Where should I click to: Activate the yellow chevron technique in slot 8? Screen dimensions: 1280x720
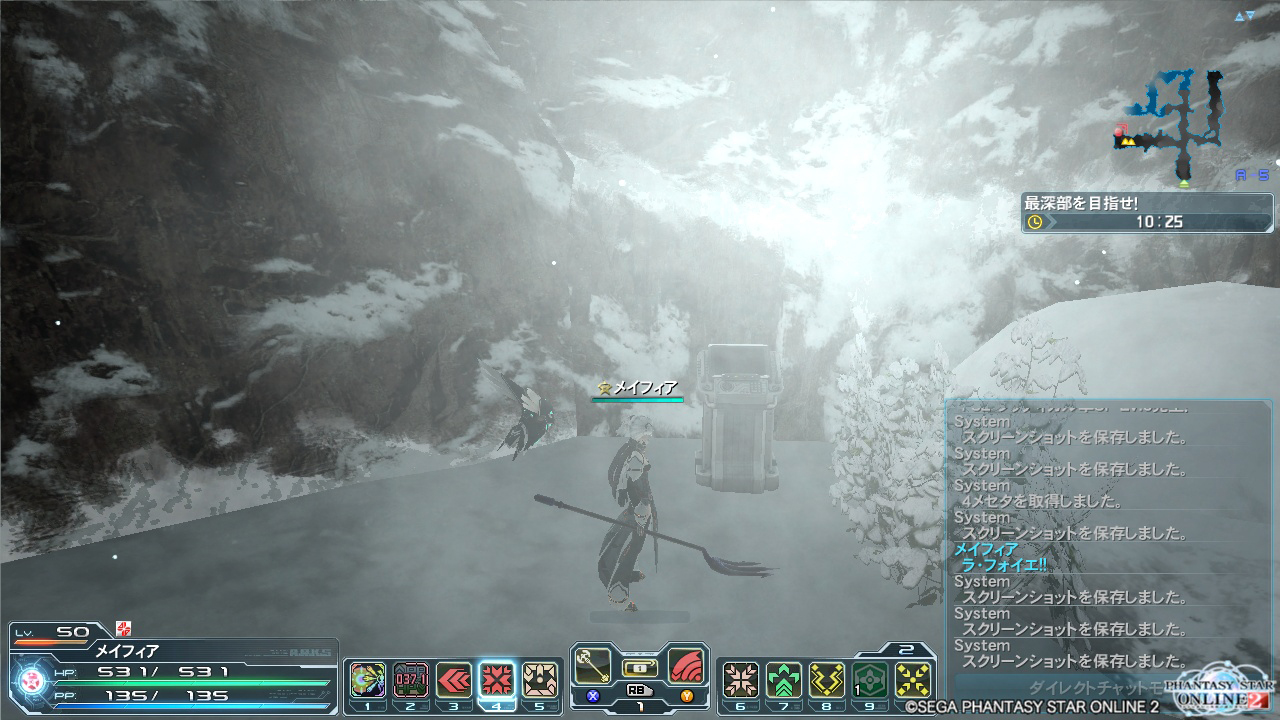(x=827, y=680)
